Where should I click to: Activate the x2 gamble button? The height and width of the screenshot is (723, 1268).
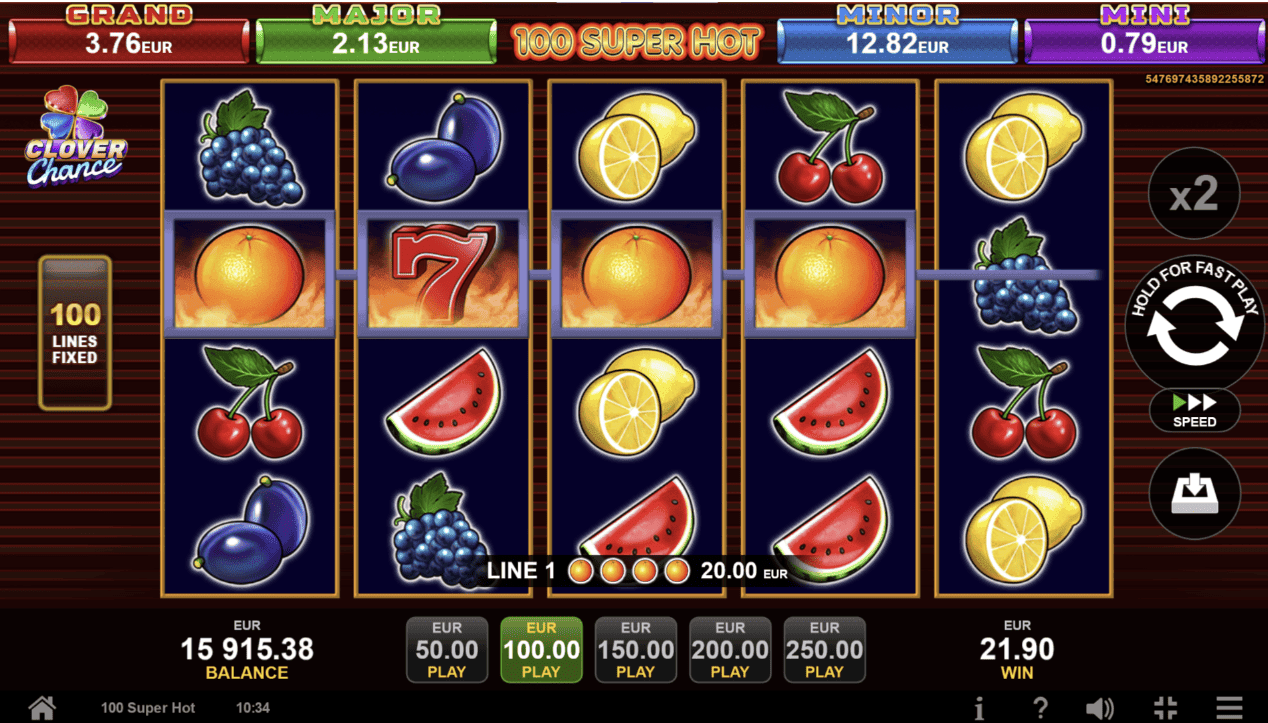[1194, 194]
